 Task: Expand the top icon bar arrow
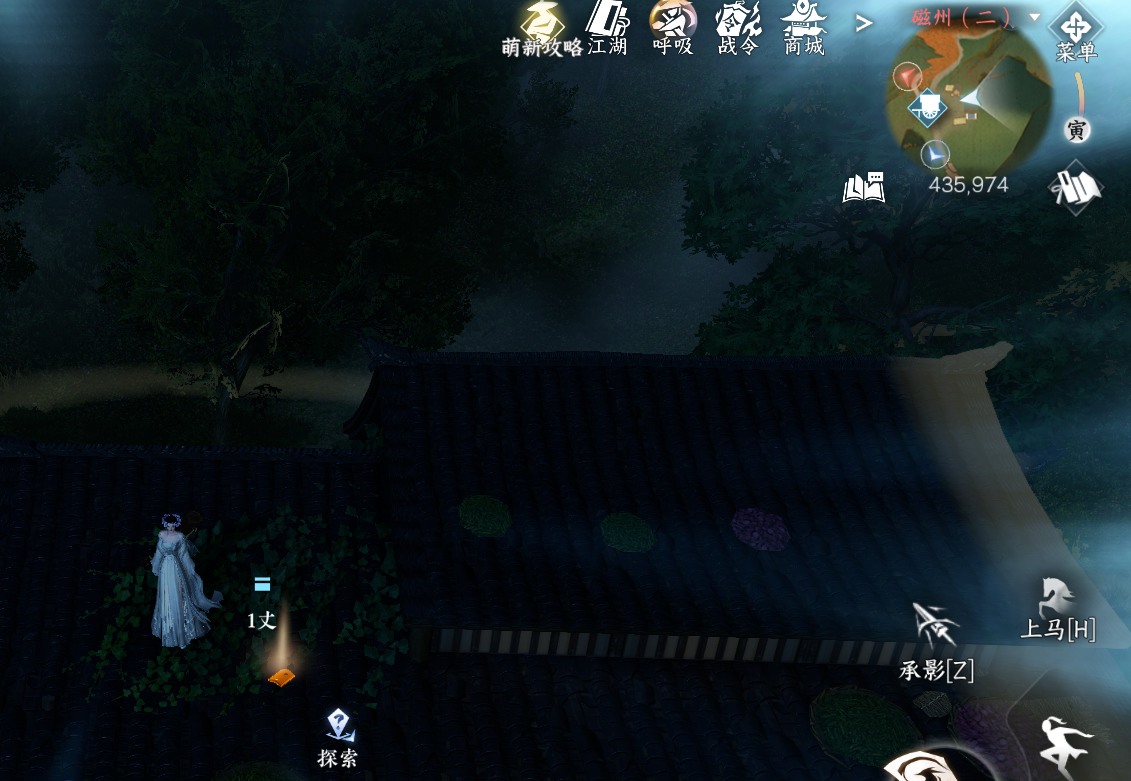pos(864,22)
